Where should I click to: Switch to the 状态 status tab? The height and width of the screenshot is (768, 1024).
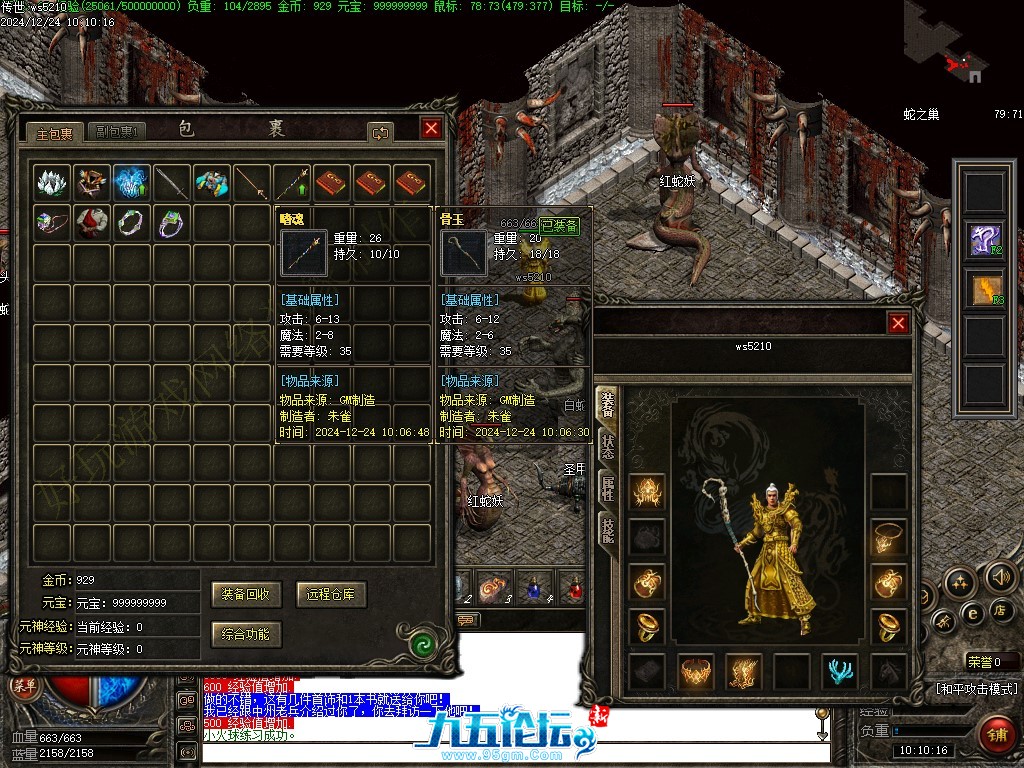tap(607, 447)
